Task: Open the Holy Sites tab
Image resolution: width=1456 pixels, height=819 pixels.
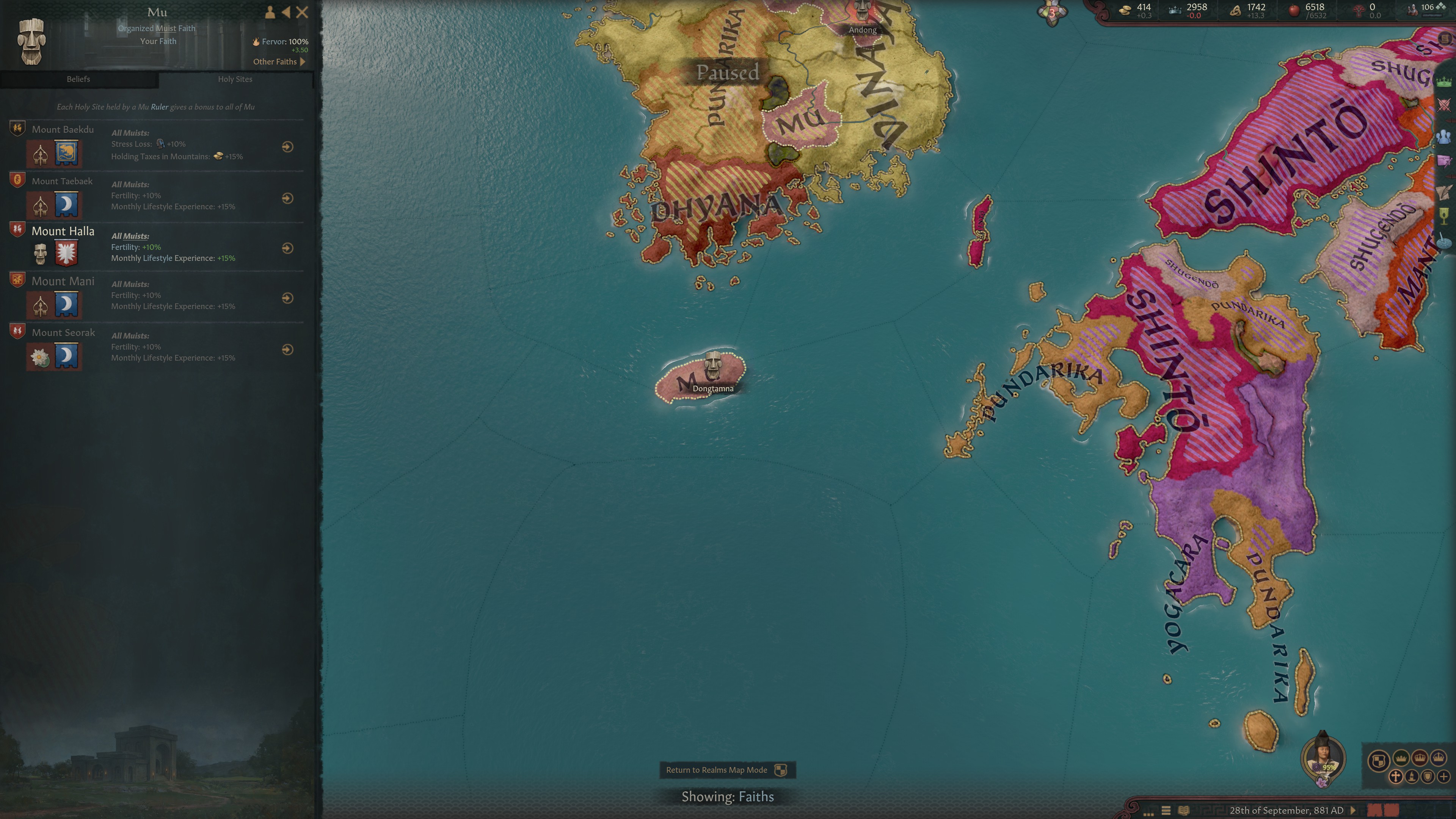Action: click(x=235, y=79)
